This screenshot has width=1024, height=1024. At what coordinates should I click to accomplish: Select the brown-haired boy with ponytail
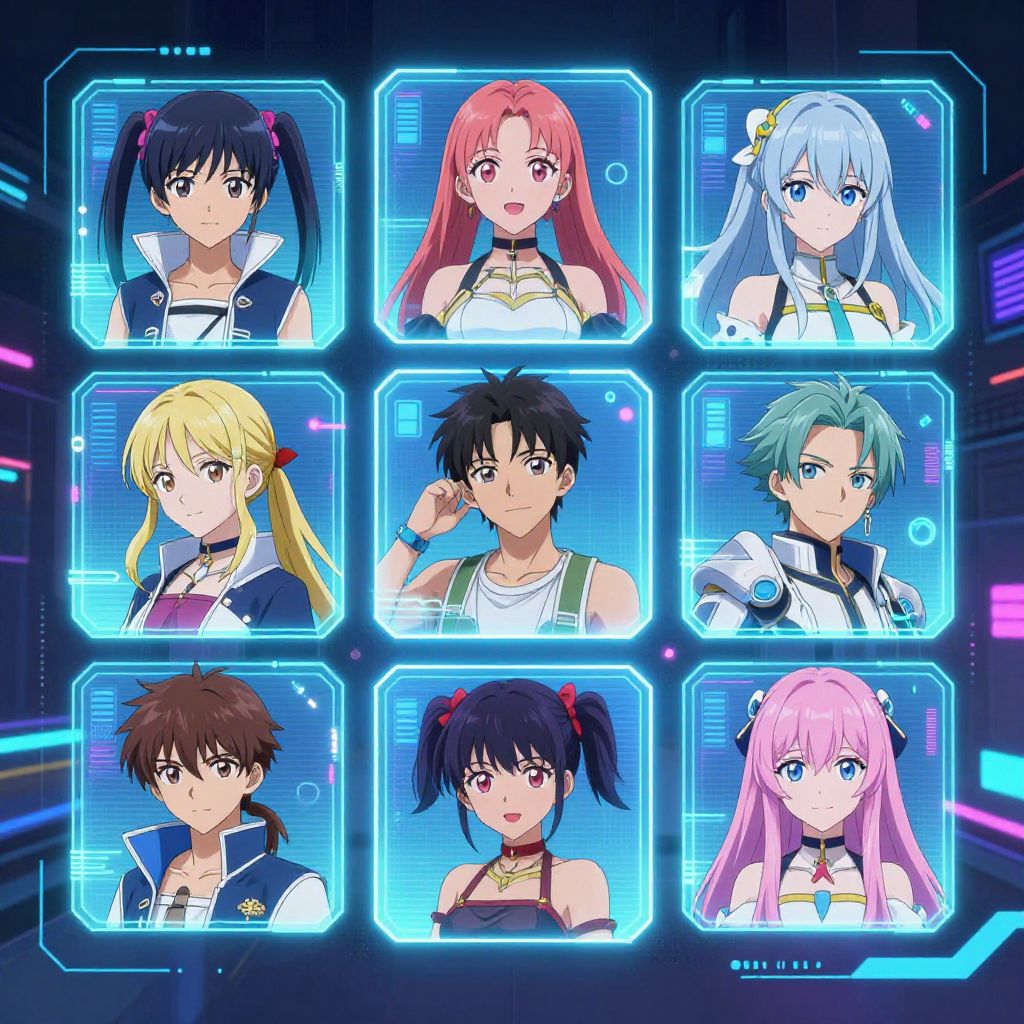[208, 797]
